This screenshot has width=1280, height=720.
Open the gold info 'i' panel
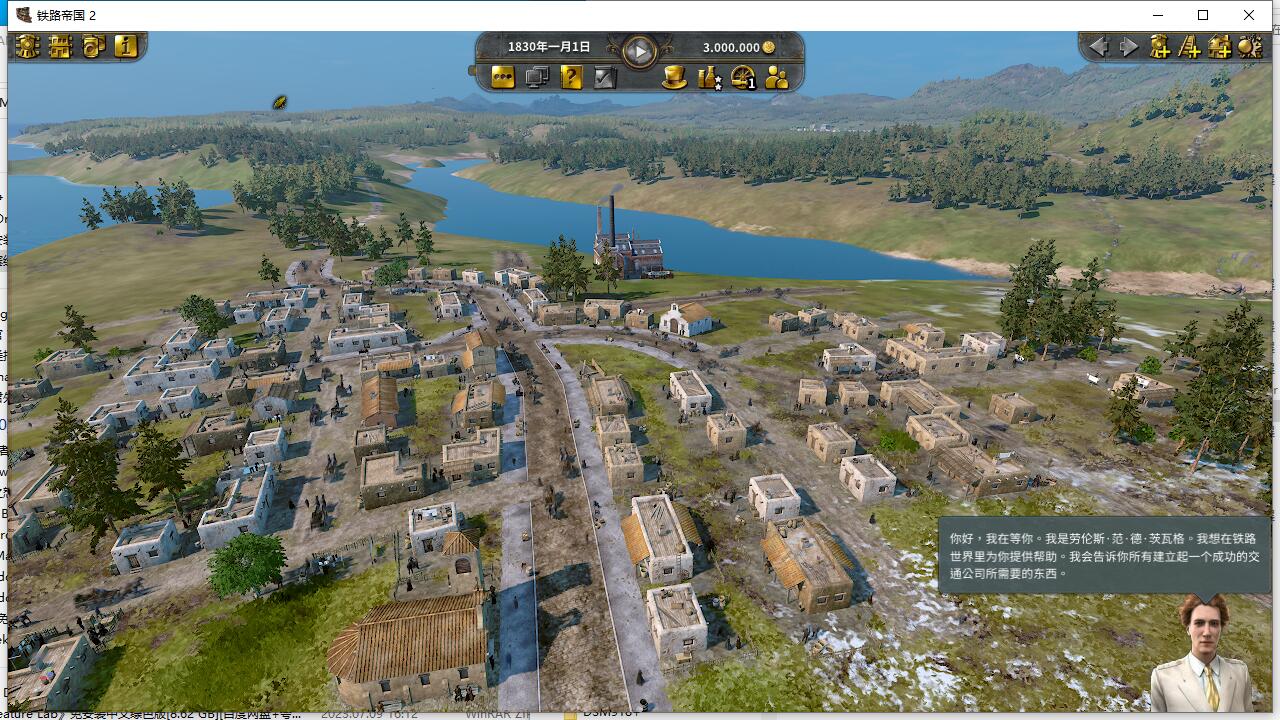pyautogui.click(x=125, y=46)
